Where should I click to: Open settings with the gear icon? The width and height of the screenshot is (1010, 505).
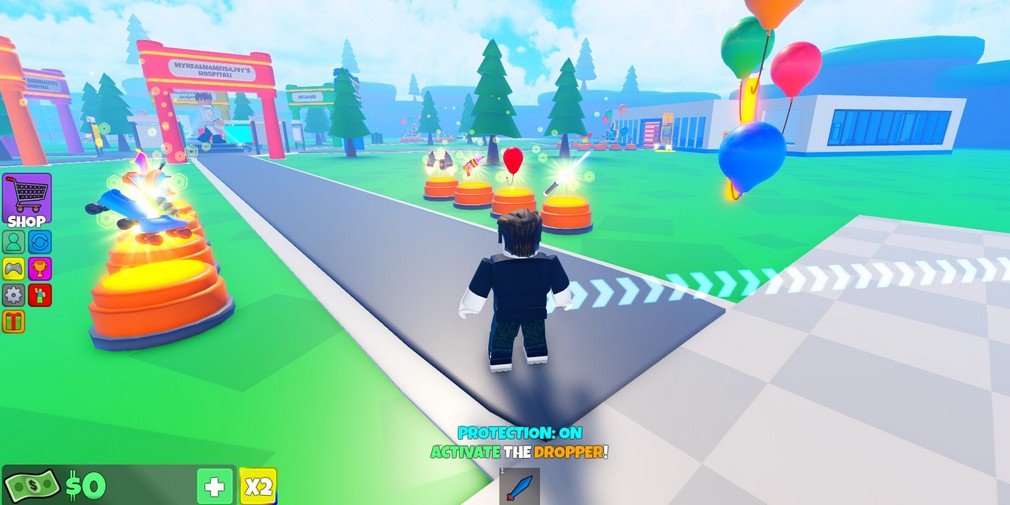[13, 295]
